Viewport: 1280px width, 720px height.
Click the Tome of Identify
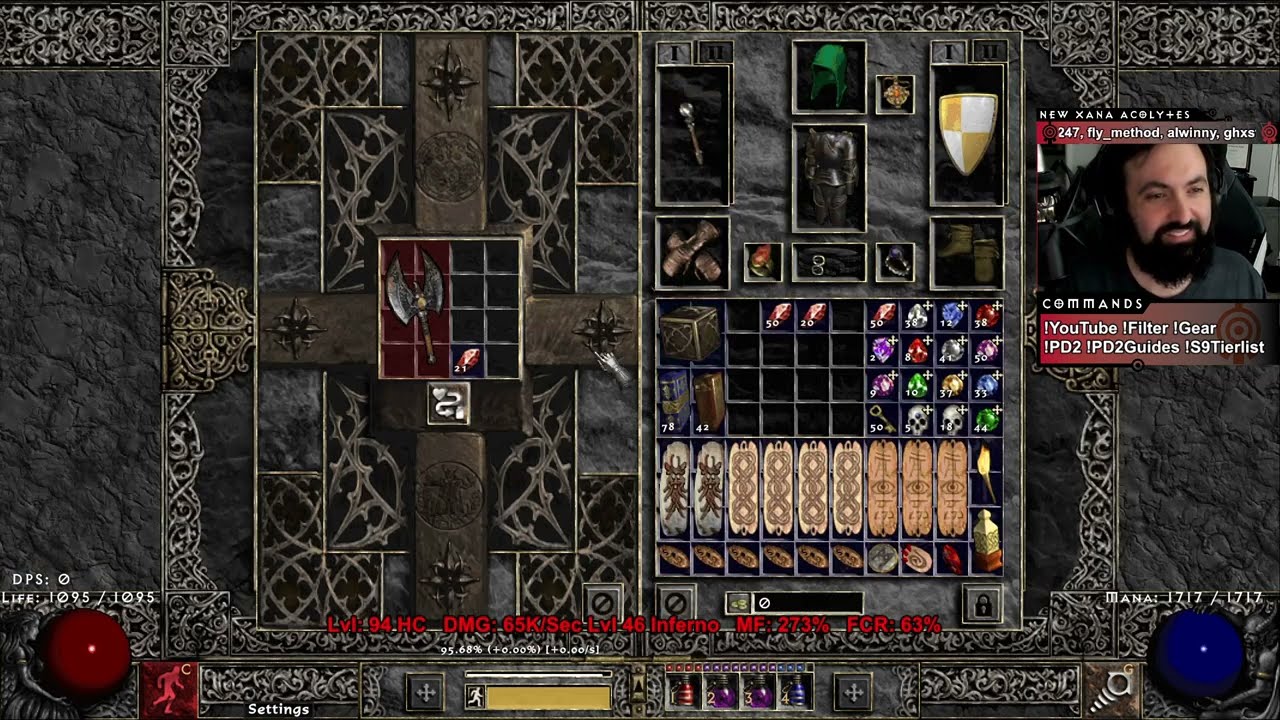[707, 400]
